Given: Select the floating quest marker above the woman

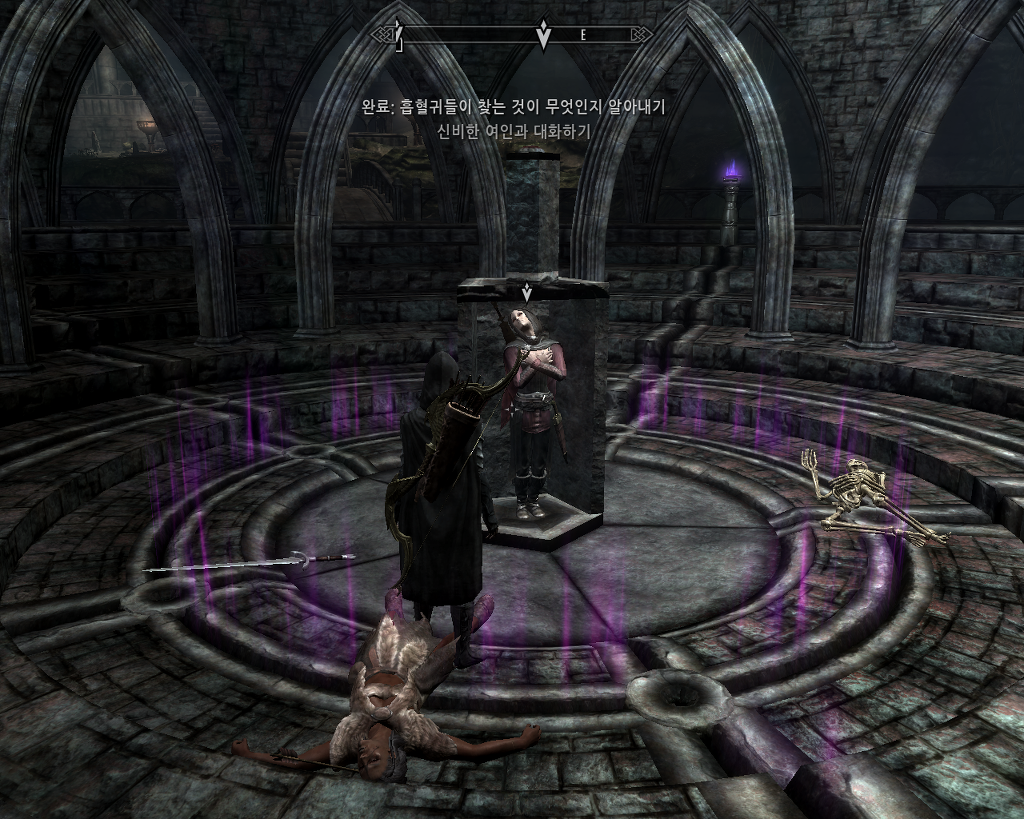Looking at the screenshot, I should point(526,293).
